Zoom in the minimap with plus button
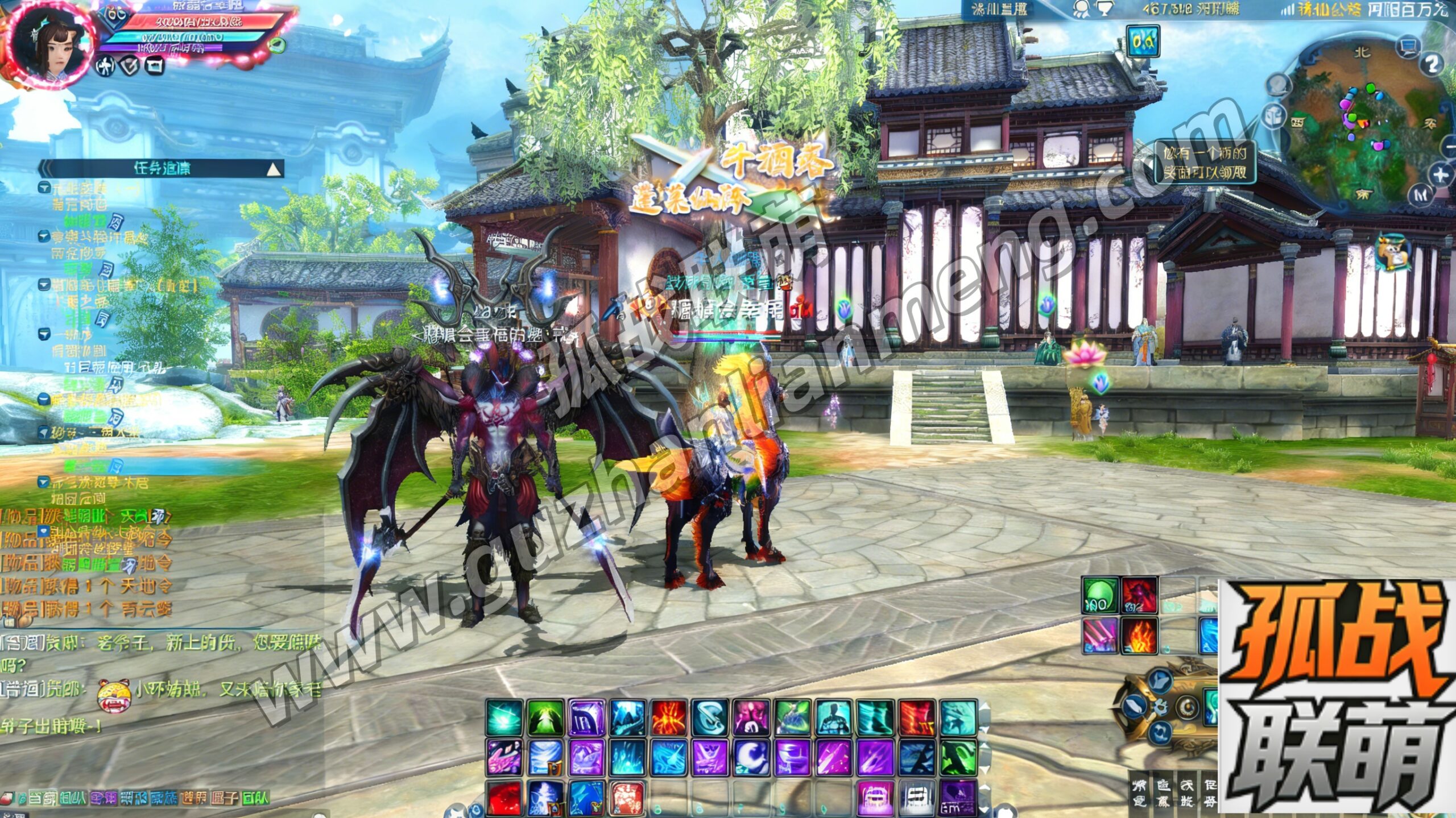1456x818 pixels. [1439, 174]
